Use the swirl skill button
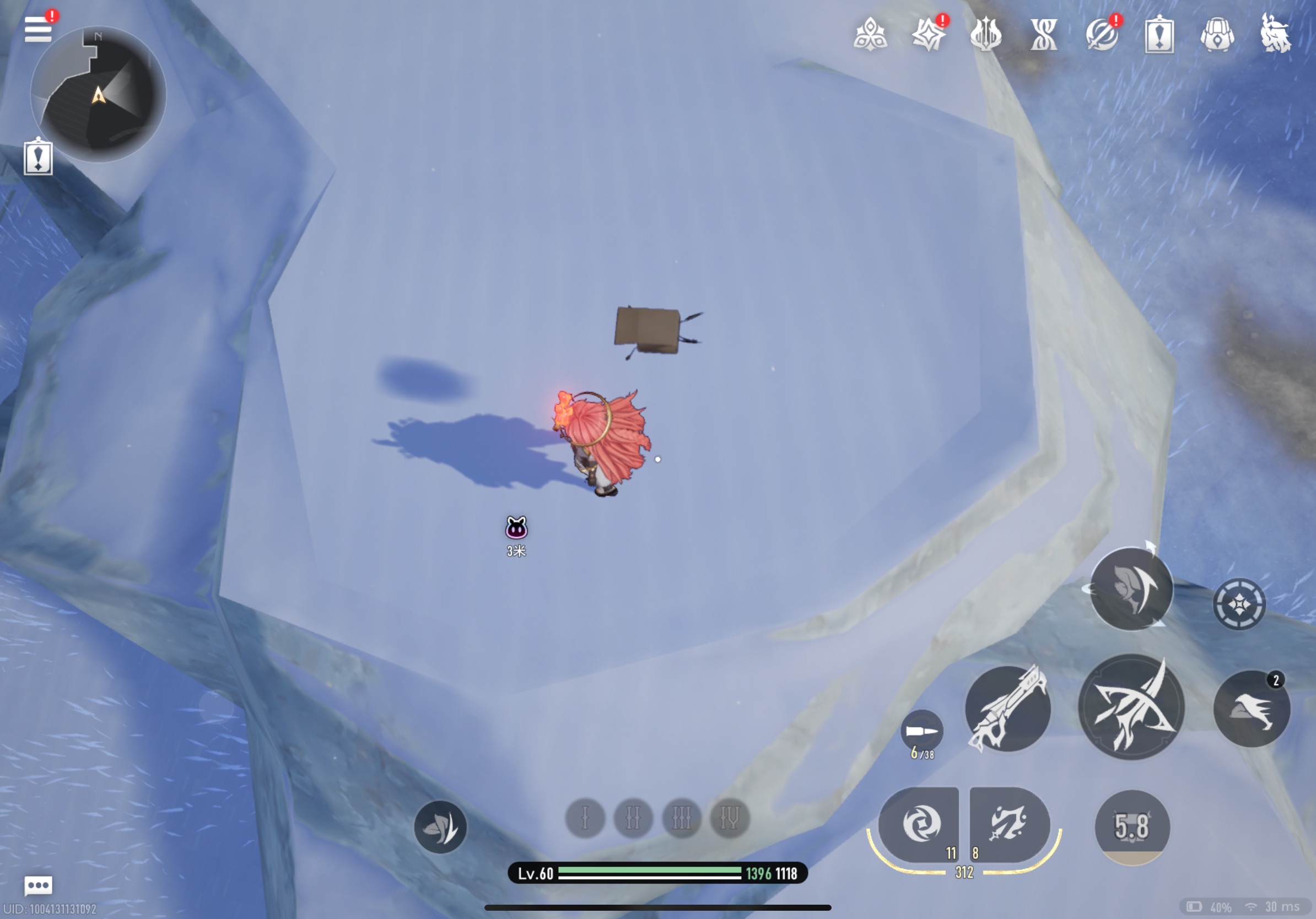 tap(920, 824)
